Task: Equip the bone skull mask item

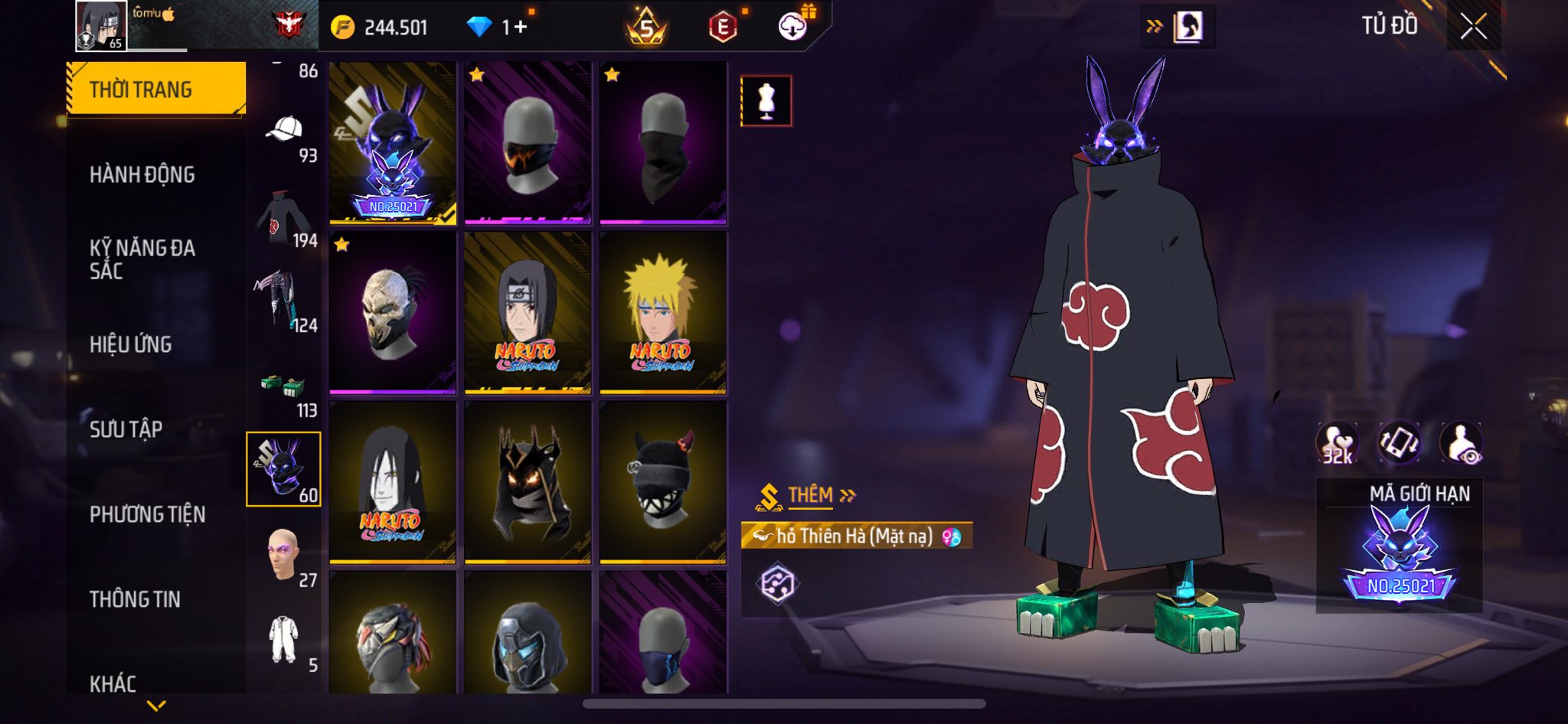Action: pyautogui.click(x=393, y=312)
